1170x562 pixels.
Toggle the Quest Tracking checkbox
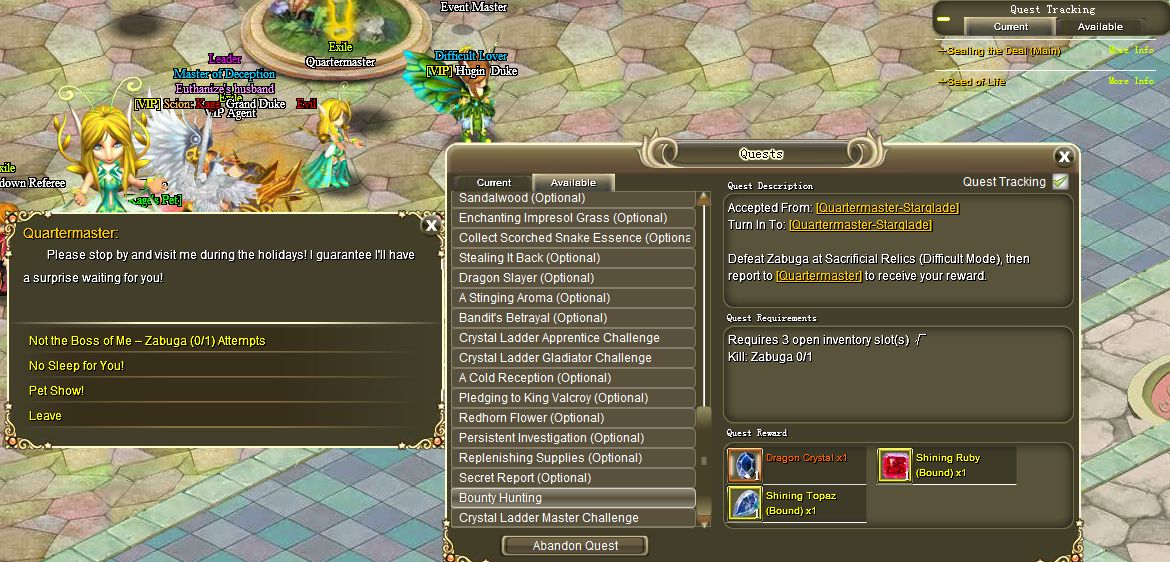point(1060,182)
